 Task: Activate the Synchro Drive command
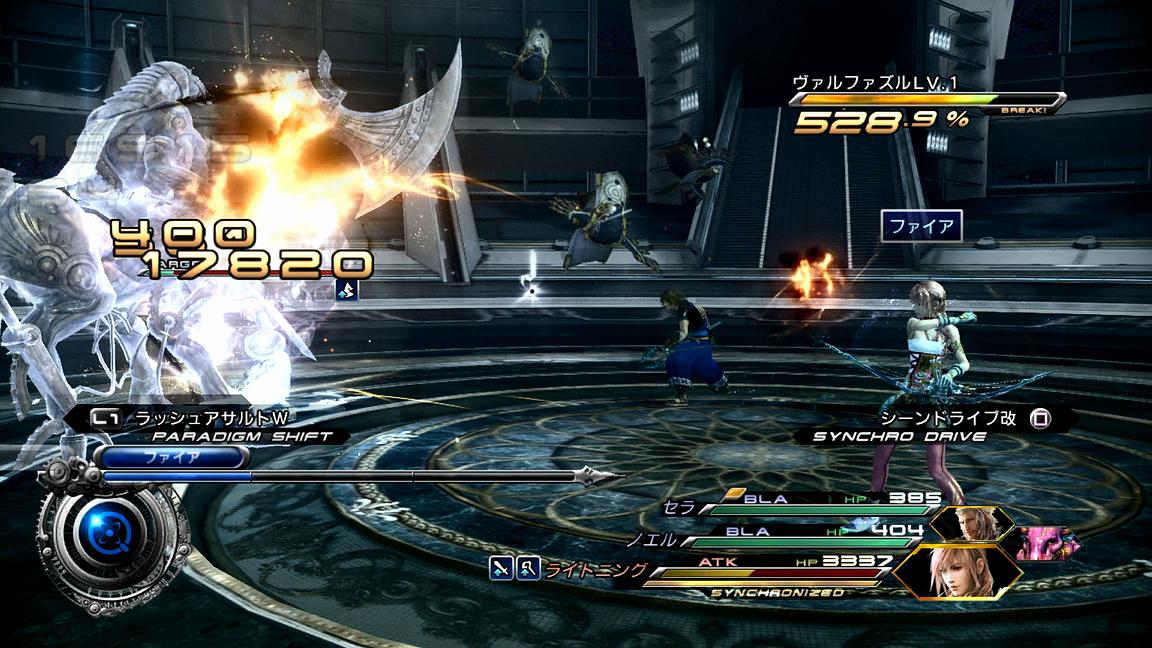click(x=935, y=426)
